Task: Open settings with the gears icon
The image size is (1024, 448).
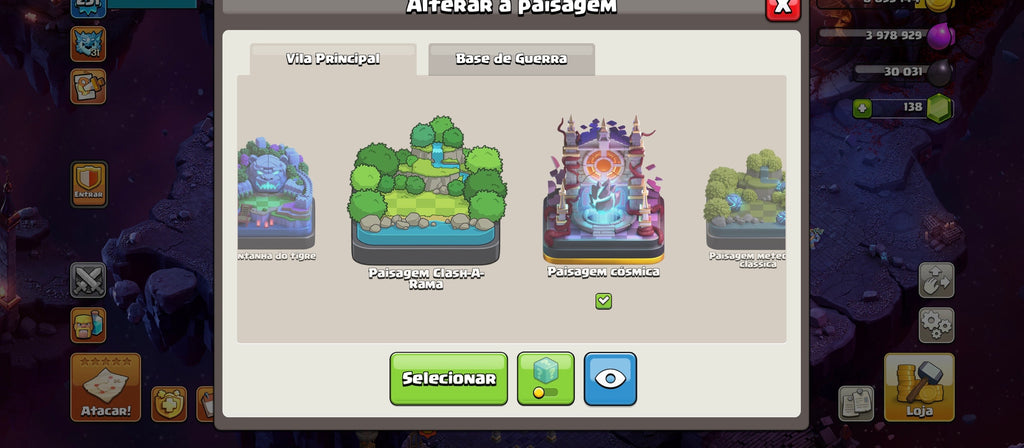Action: (x=936, y=325)
